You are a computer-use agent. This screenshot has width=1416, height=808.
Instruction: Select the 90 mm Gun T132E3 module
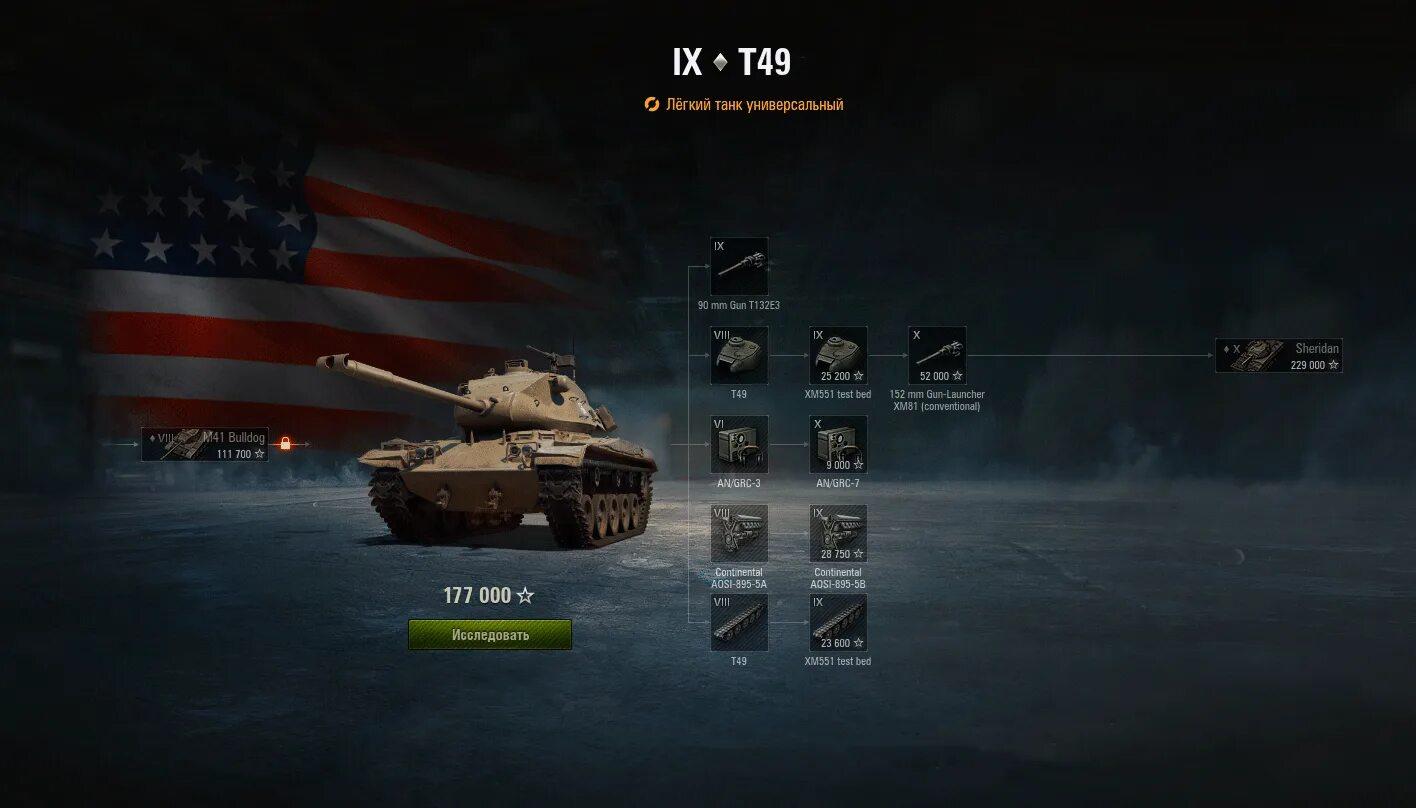coord(739,266)
